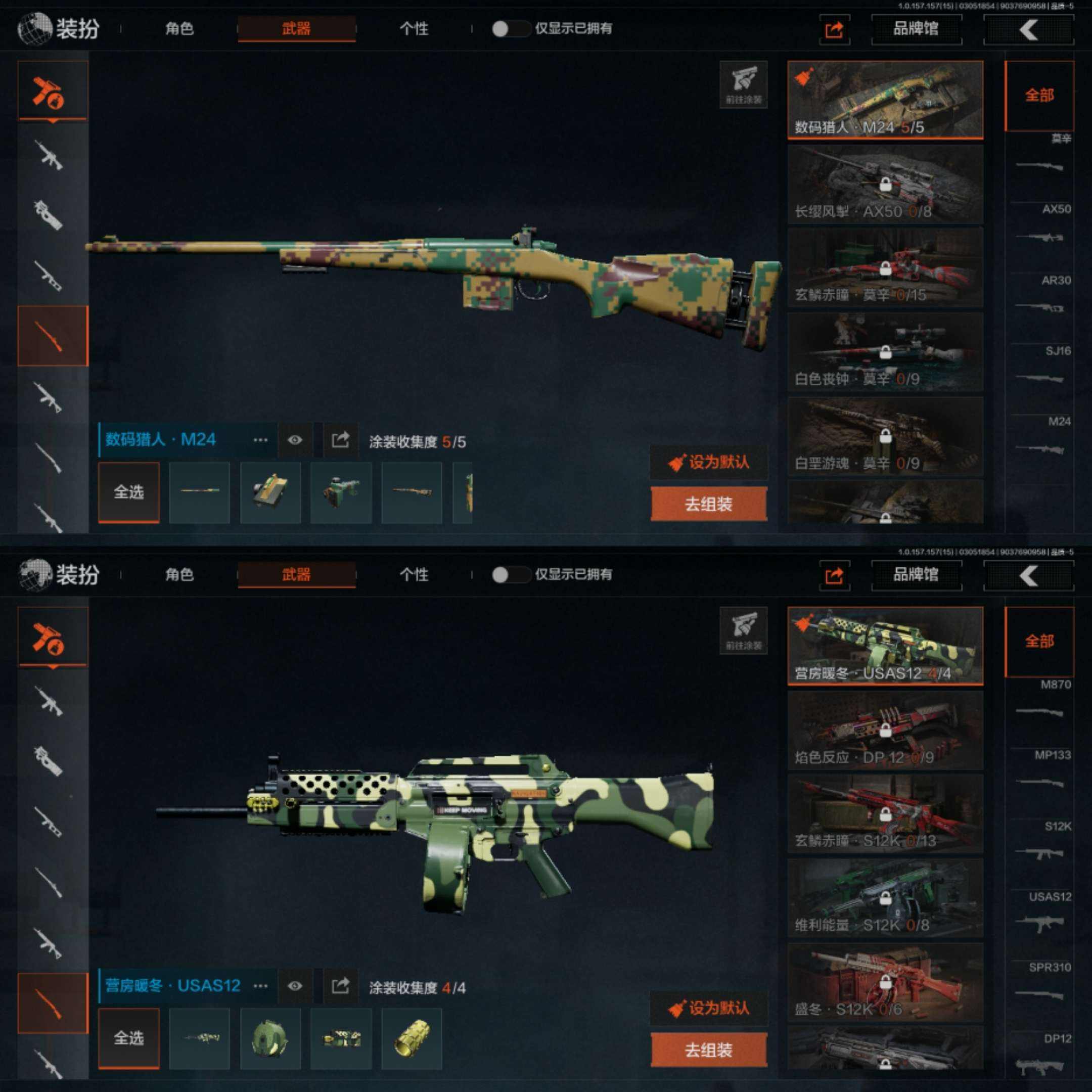Pick the 盛冬·S12K skin card
This screenshot has height=1092, width=1092.
tap(885, 982)
